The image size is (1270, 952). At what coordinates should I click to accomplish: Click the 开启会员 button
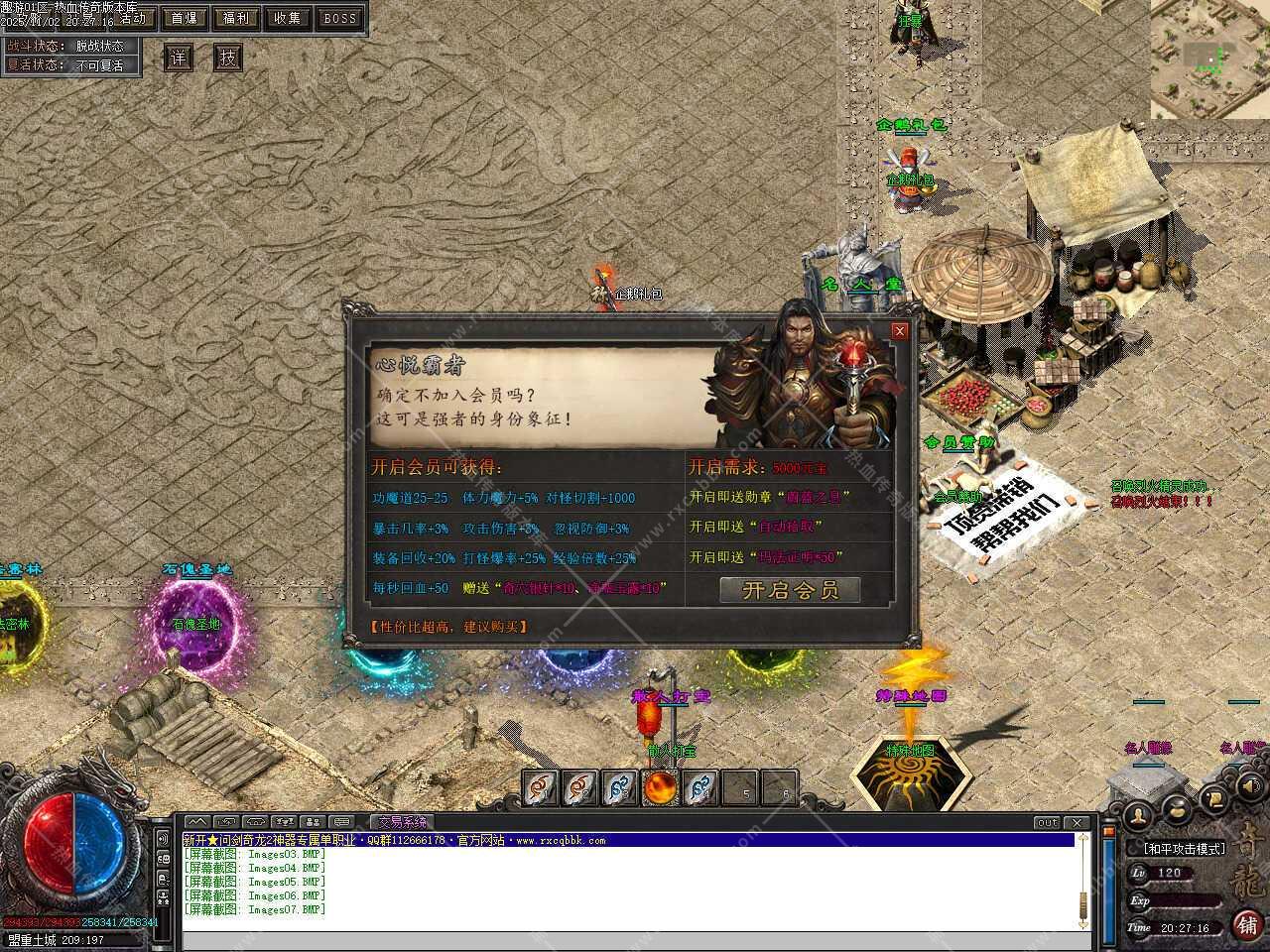pyautogui.click(x=790, y=590)
